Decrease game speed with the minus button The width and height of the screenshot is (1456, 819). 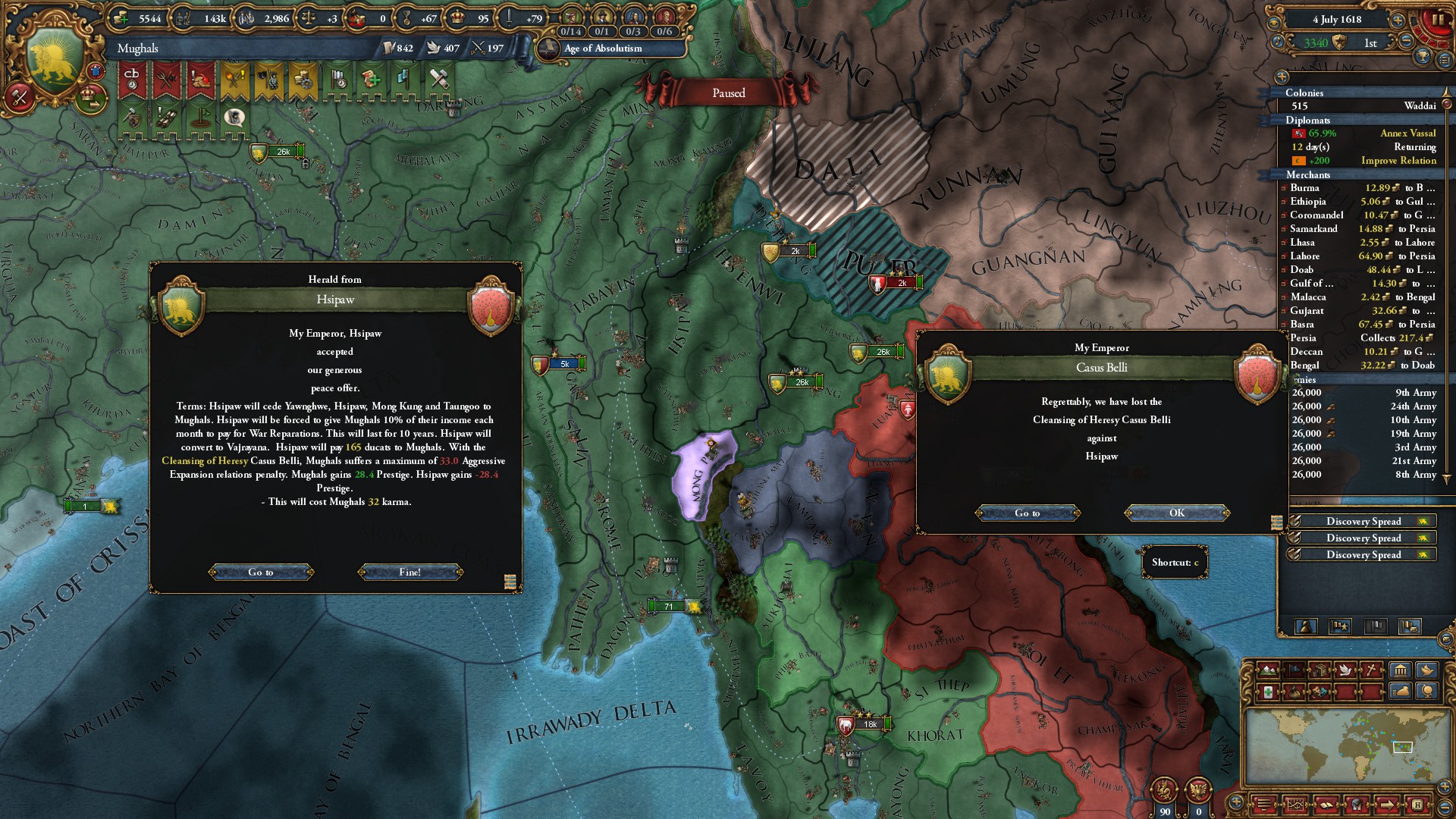[x=1406, y=42]
